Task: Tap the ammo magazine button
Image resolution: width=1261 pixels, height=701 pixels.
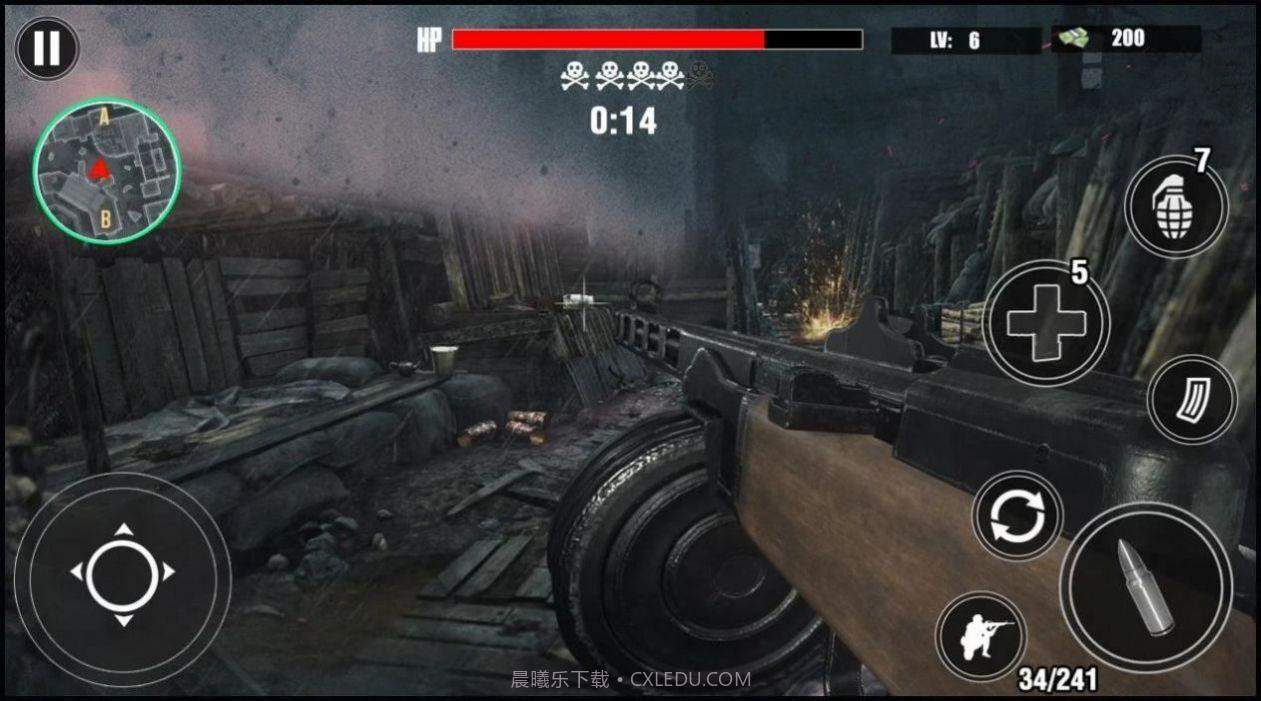Action: 1192,400
